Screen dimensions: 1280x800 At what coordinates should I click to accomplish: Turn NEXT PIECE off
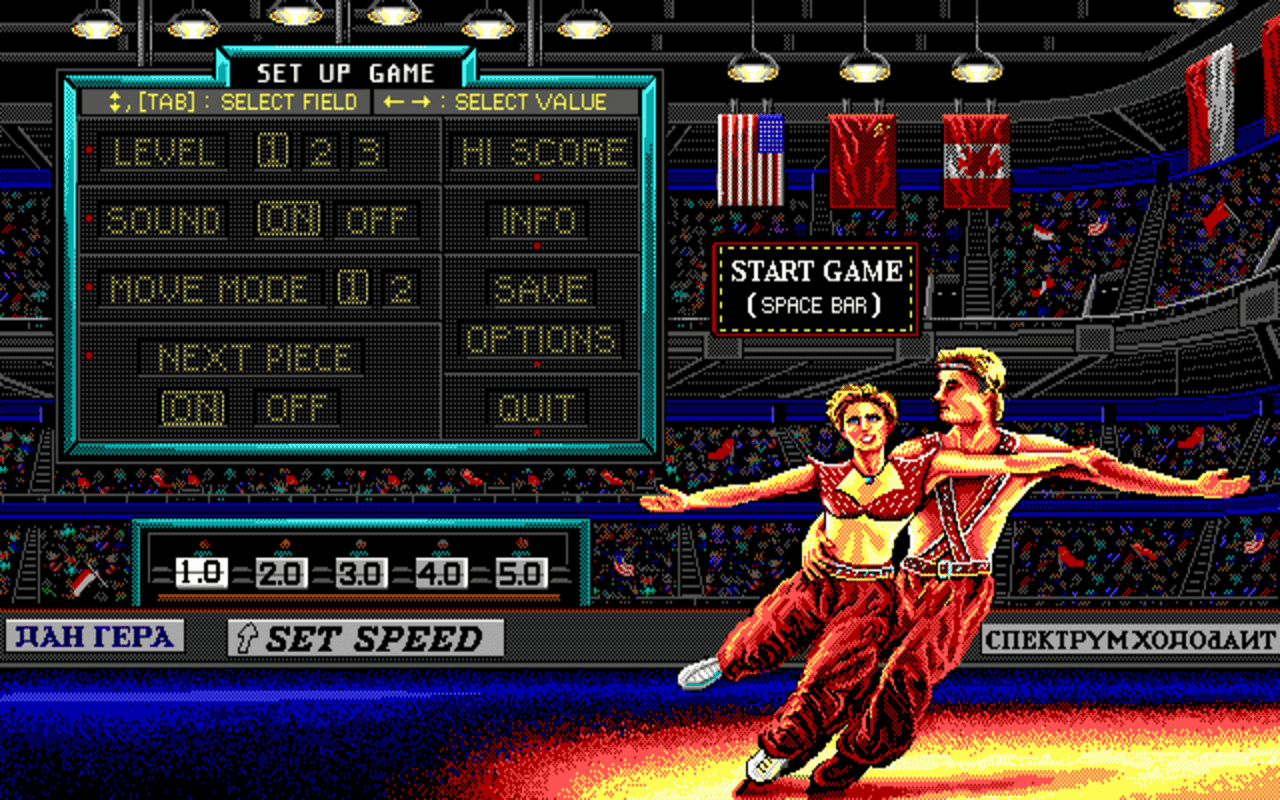(x=298, y=408)
